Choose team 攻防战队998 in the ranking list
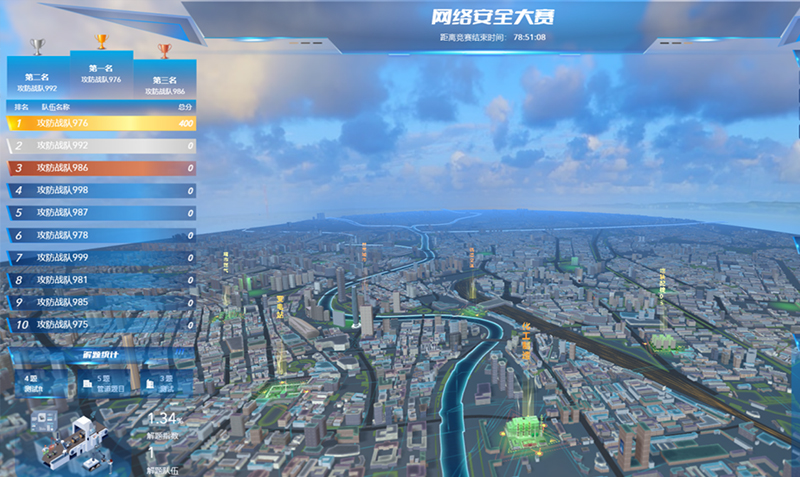Image resolution: width=800 pixels, height=477 pixels. (100, 190)
